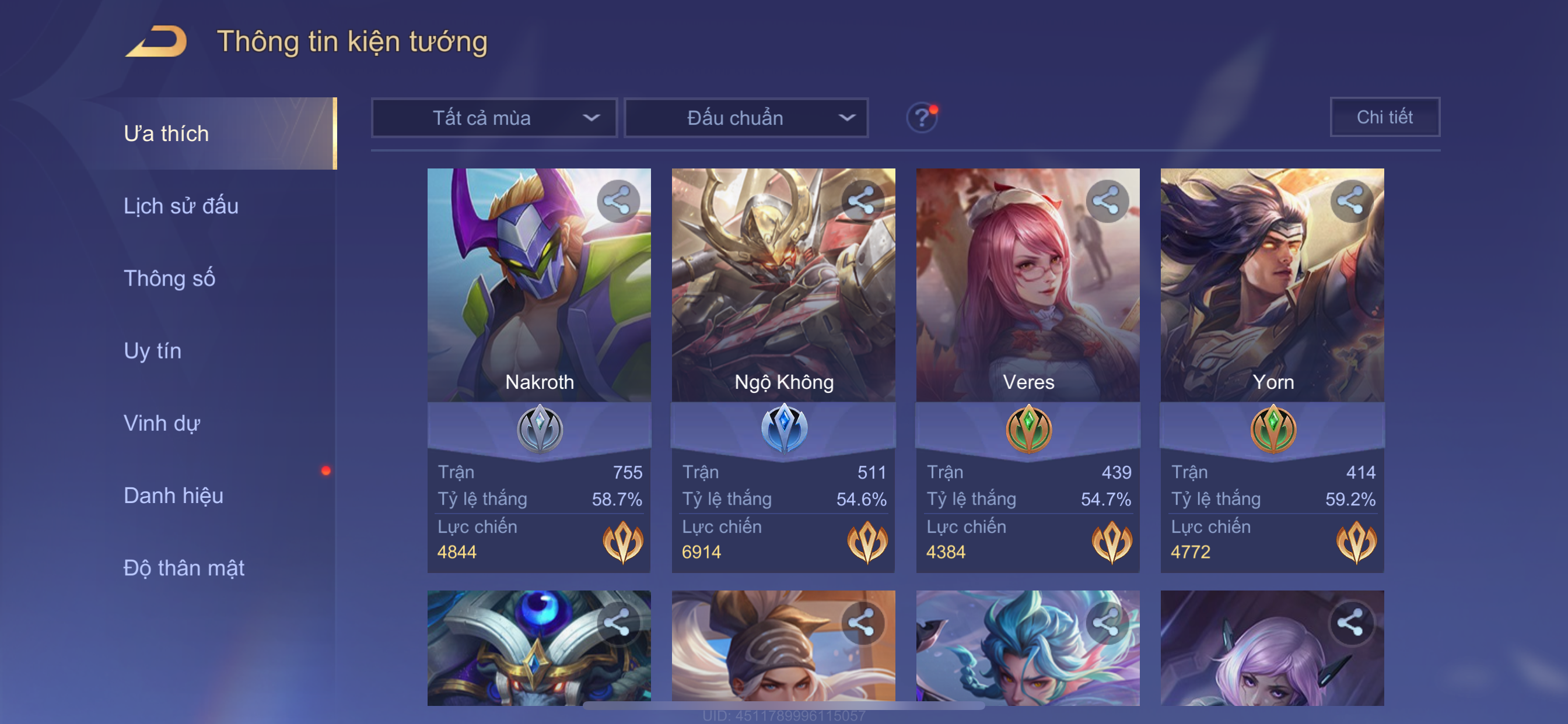This screenshot has height=724, width=1568.
Task: Open the Thông số tab
Action: pyautogui.click(x=169, y=278)
